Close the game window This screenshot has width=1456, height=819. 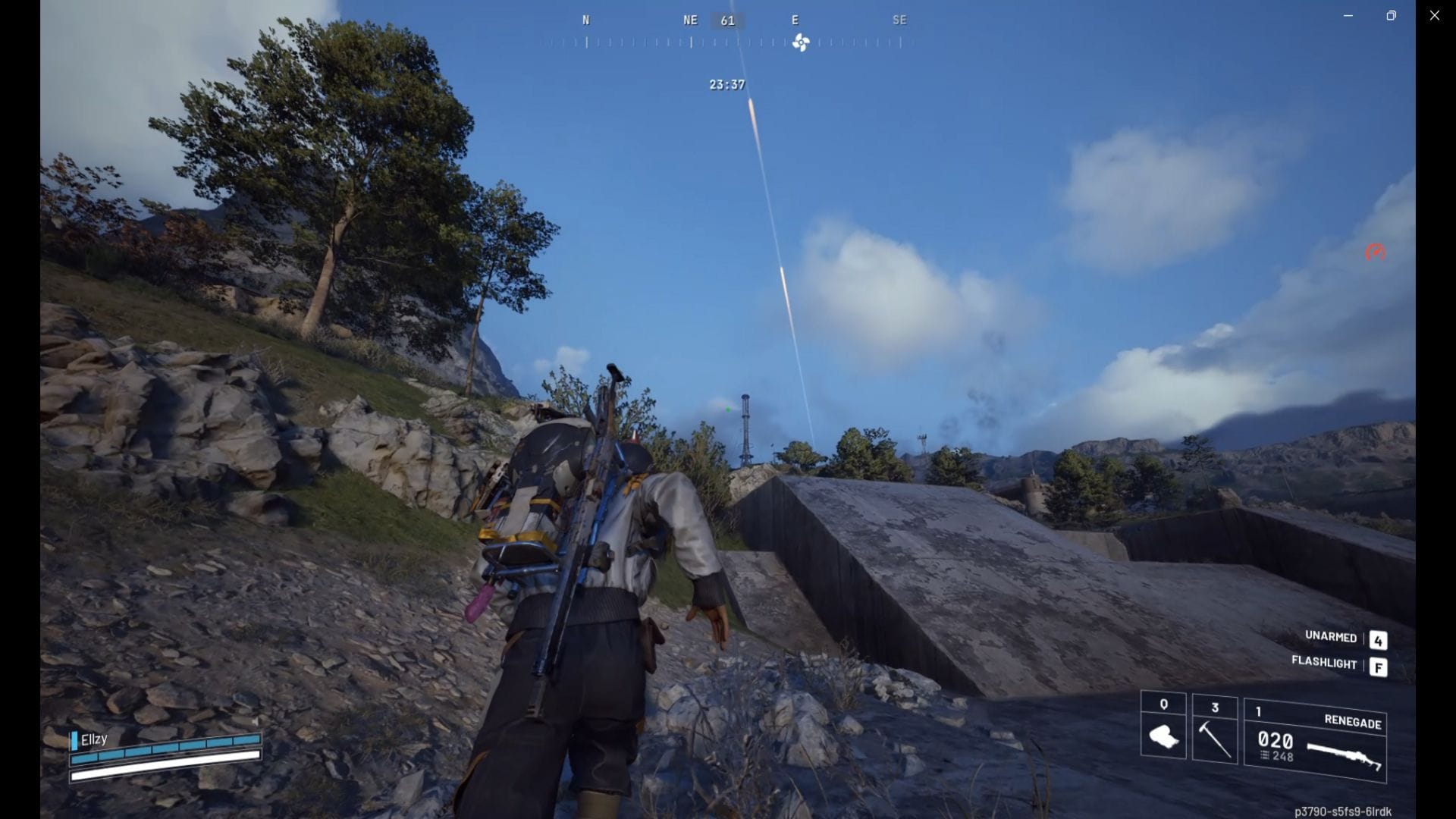(x=1434, y=15)
